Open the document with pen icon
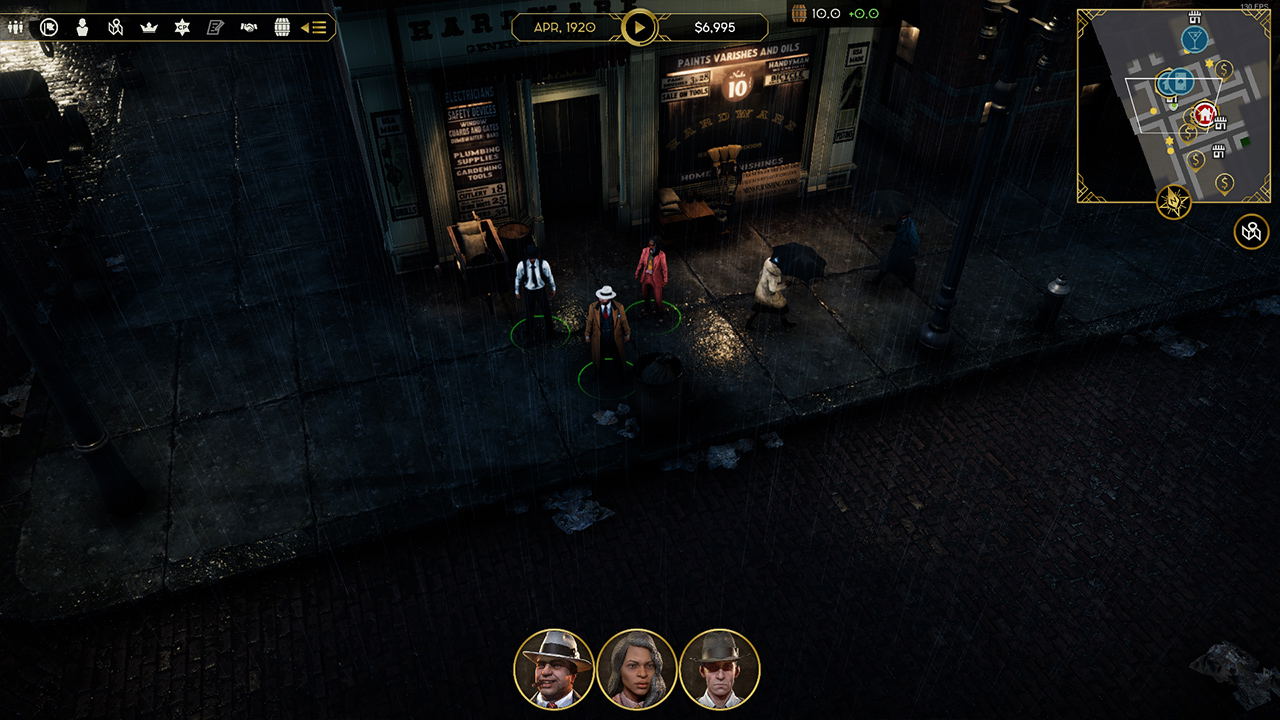 215,27
